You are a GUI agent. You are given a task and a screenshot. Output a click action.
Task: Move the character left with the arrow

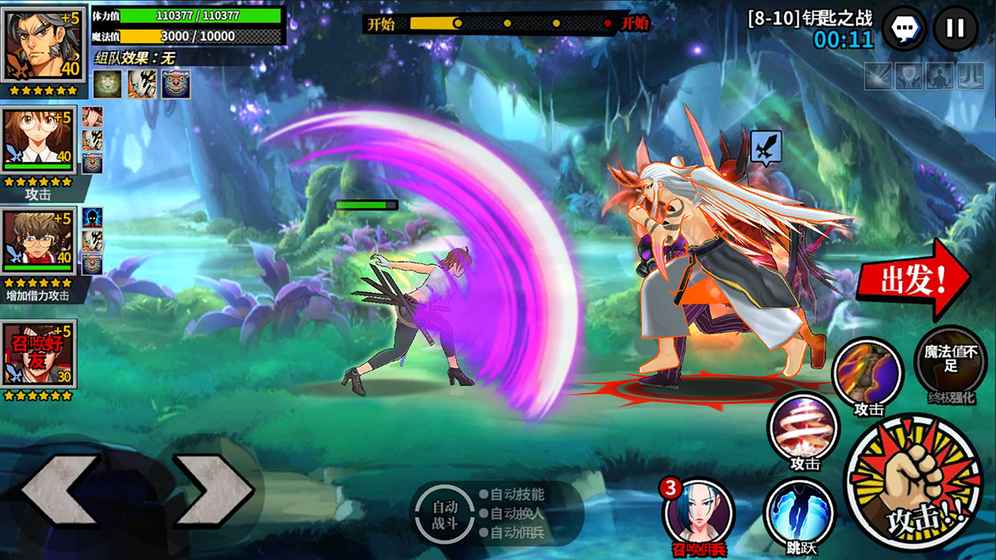tap(60, 492)
